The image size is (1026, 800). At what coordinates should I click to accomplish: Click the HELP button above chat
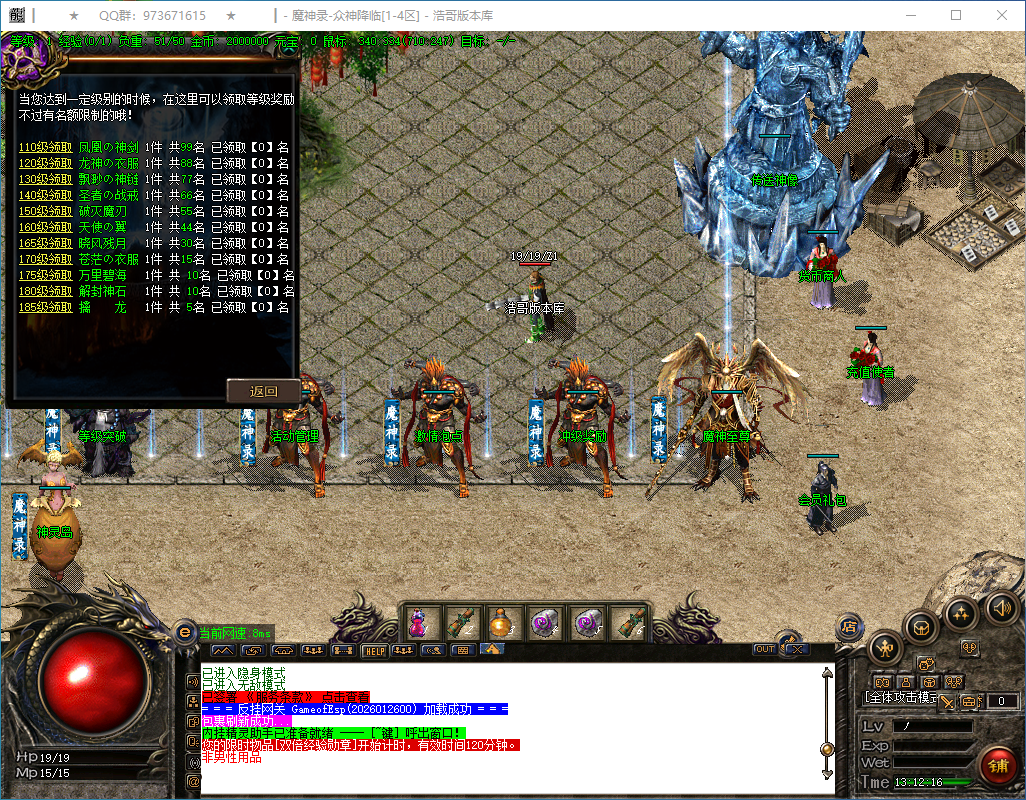(375, 650)
